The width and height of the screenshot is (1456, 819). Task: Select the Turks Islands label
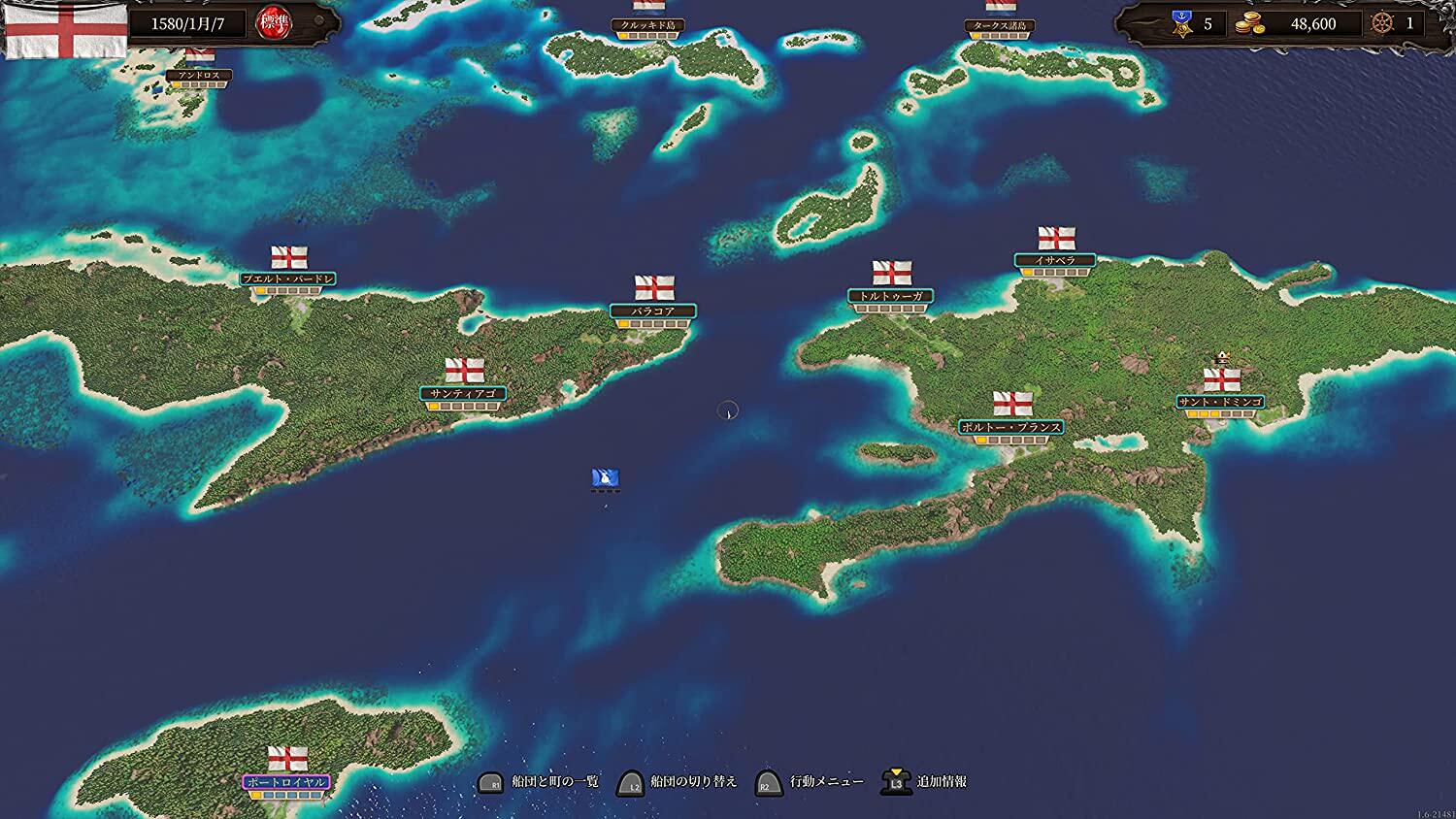click(1001, 25)
